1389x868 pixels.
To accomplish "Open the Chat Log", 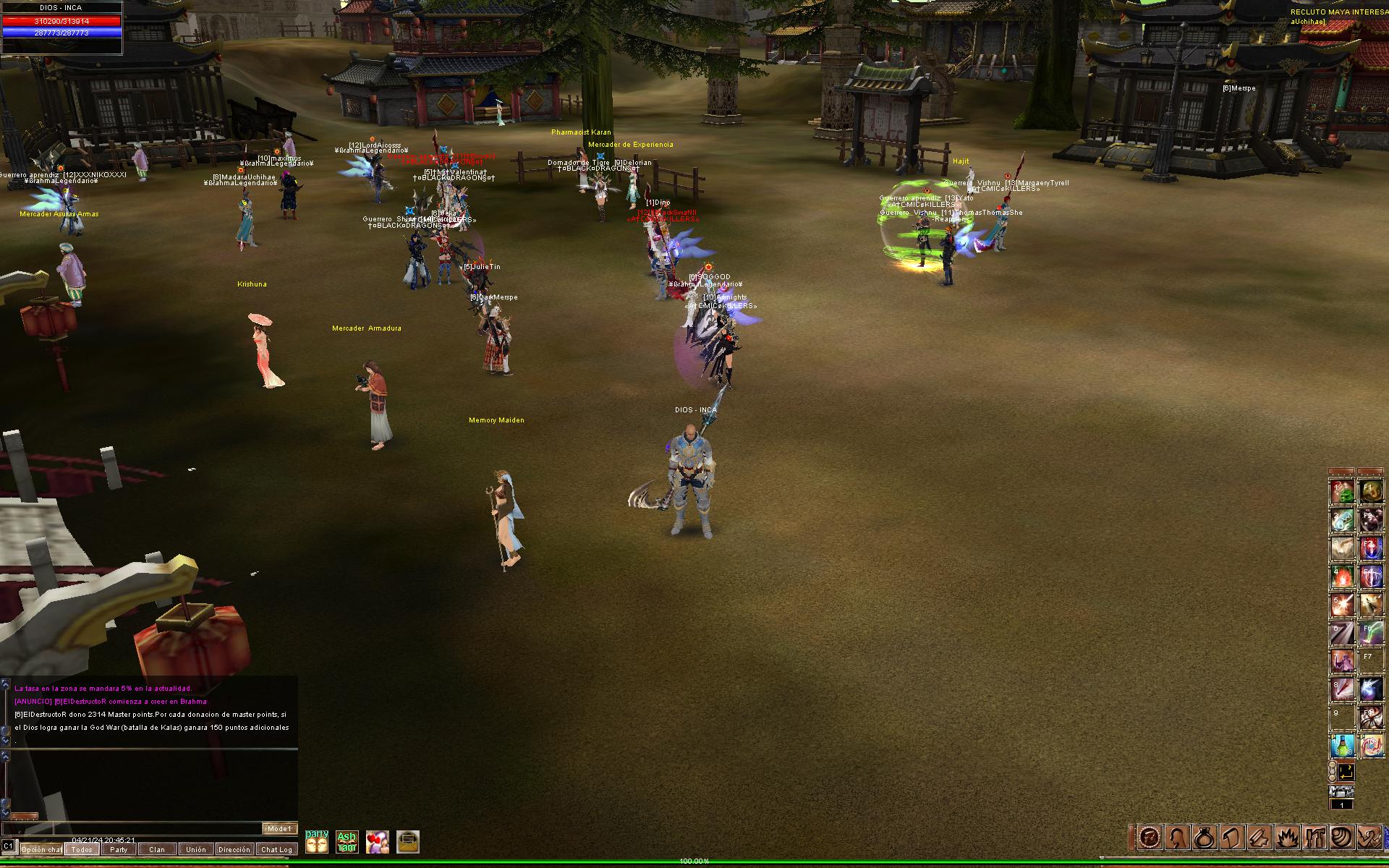I will click(276, 850).
